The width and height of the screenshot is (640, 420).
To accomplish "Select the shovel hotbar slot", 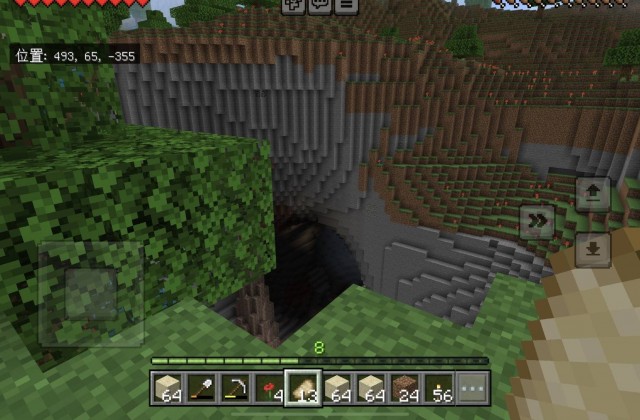I will pos(200,388).
